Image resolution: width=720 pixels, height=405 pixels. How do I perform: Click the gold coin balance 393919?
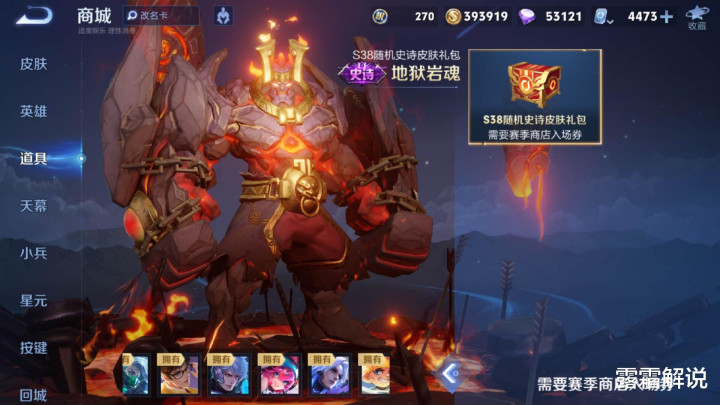[x=477, y=16]
